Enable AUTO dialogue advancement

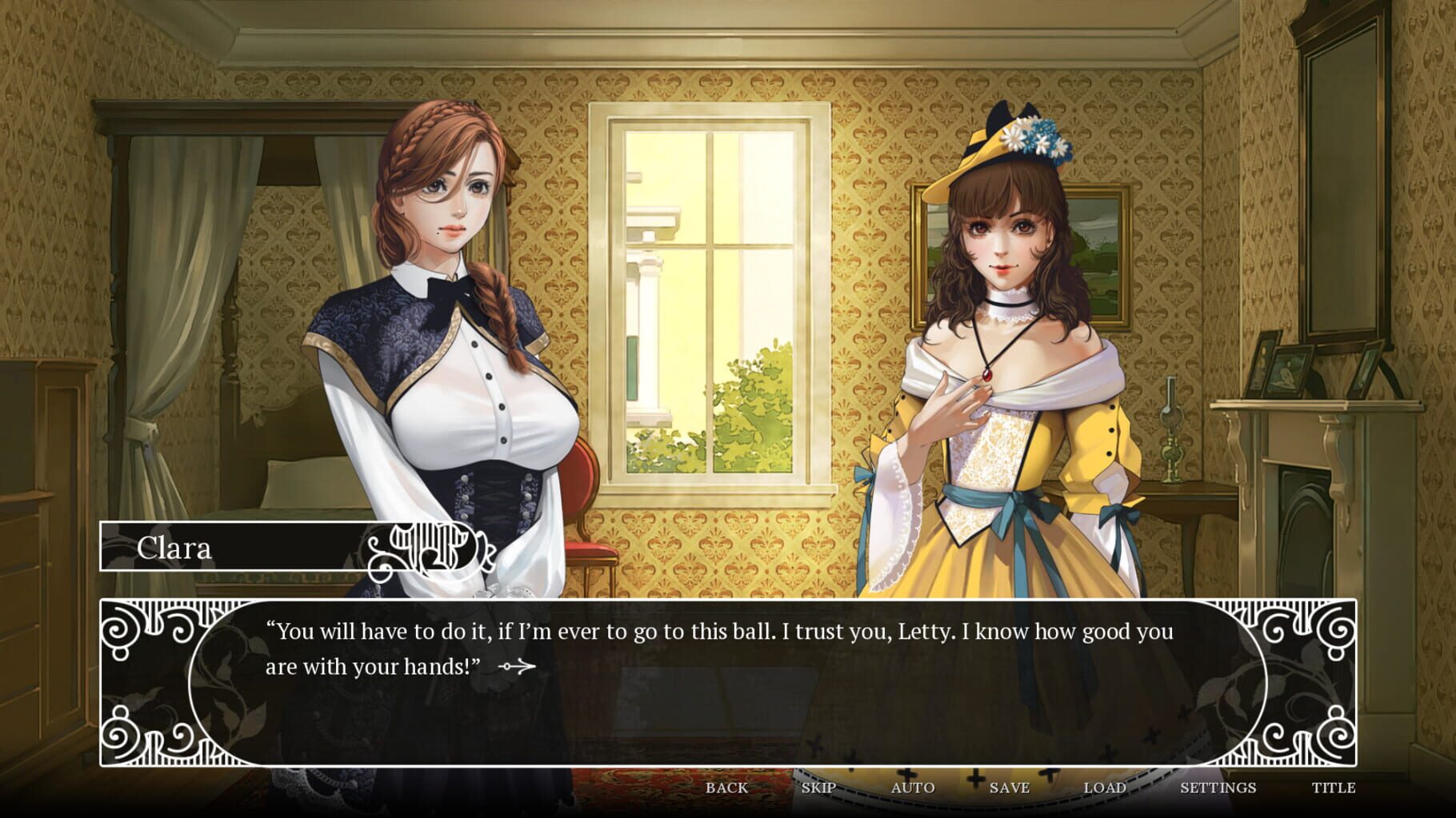914,788
